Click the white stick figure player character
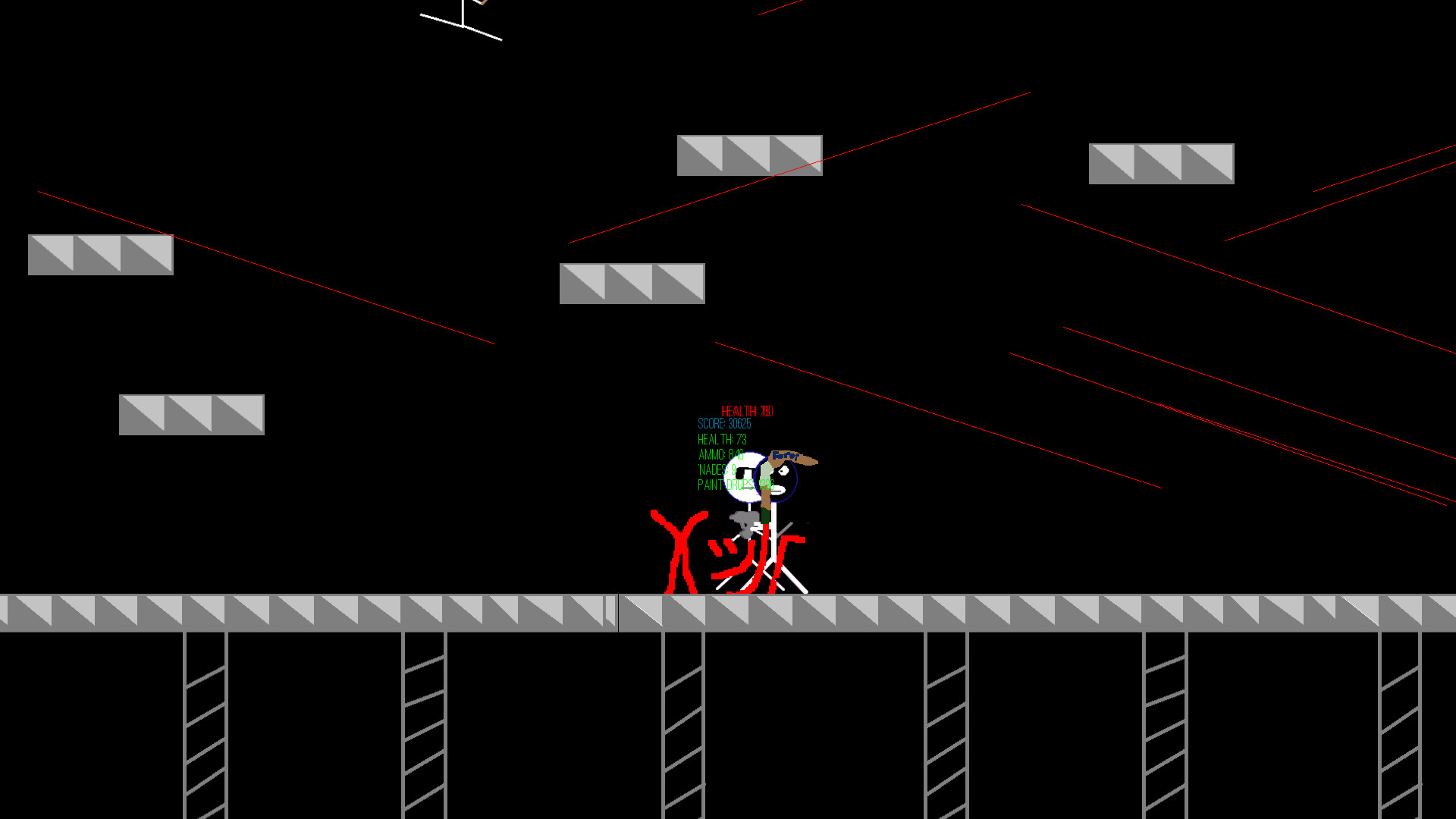This screenshot has width=1456, height=819. click(x=746, y=476)
